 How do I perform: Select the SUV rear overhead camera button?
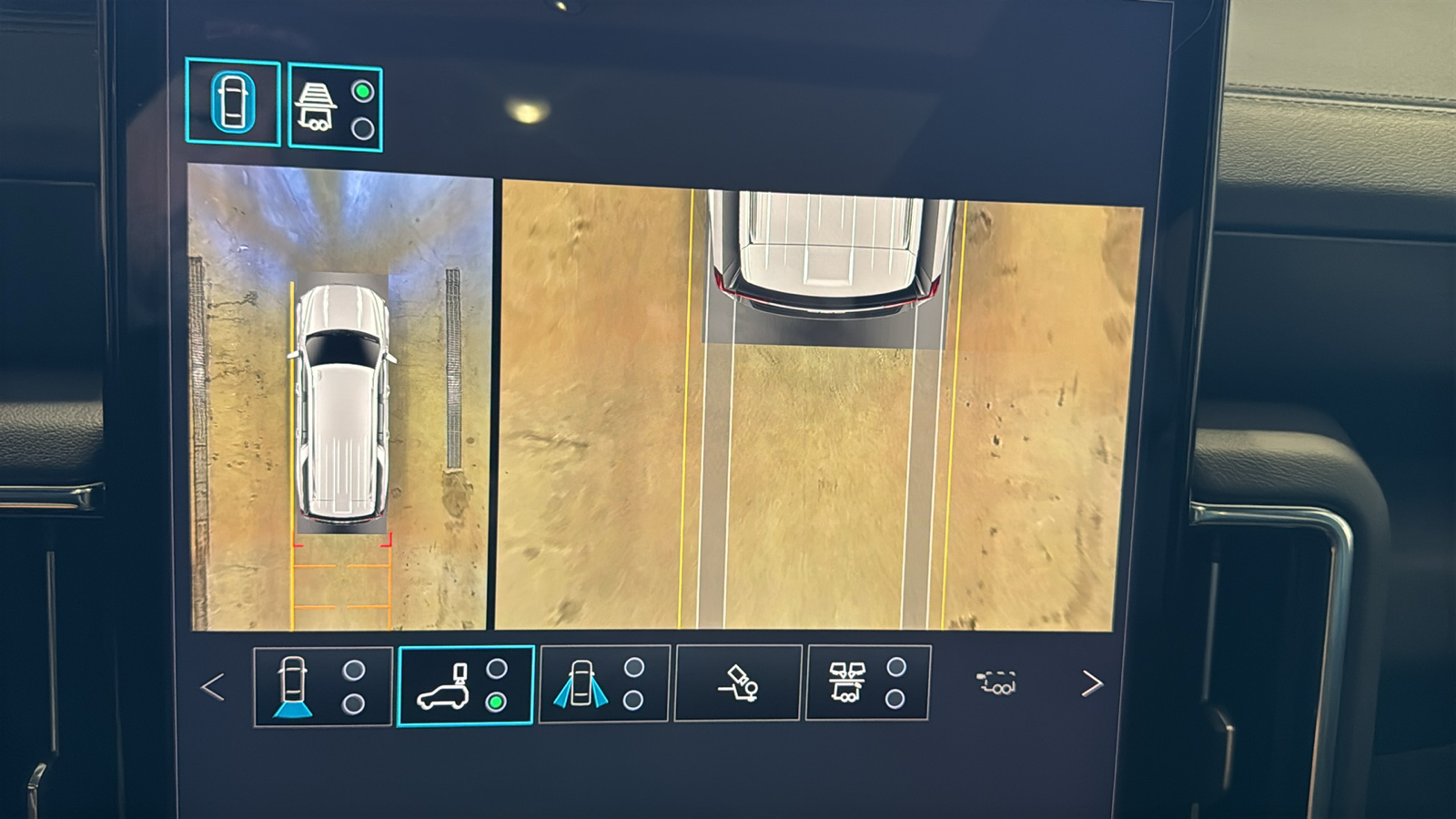pos(465,686)
